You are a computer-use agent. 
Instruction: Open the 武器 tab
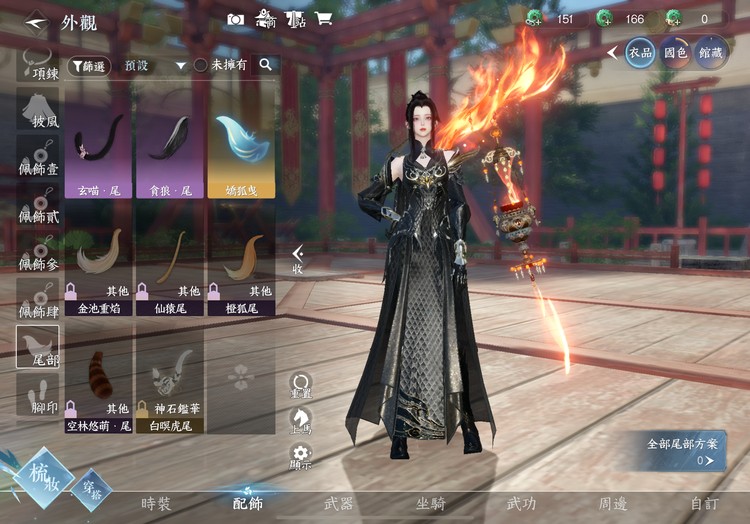pos(338,504)
